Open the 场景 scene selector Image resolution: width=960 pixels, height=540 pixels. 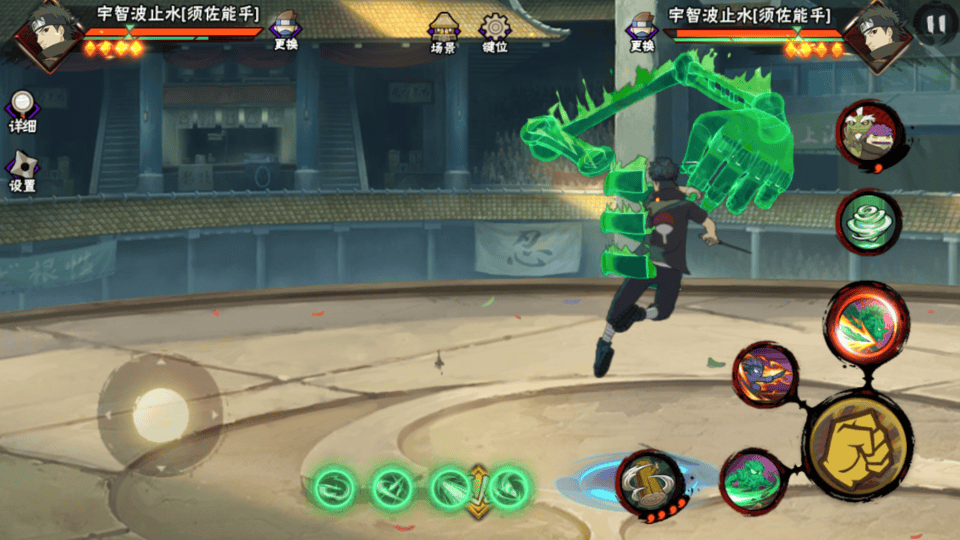click(x=443, y=31)
